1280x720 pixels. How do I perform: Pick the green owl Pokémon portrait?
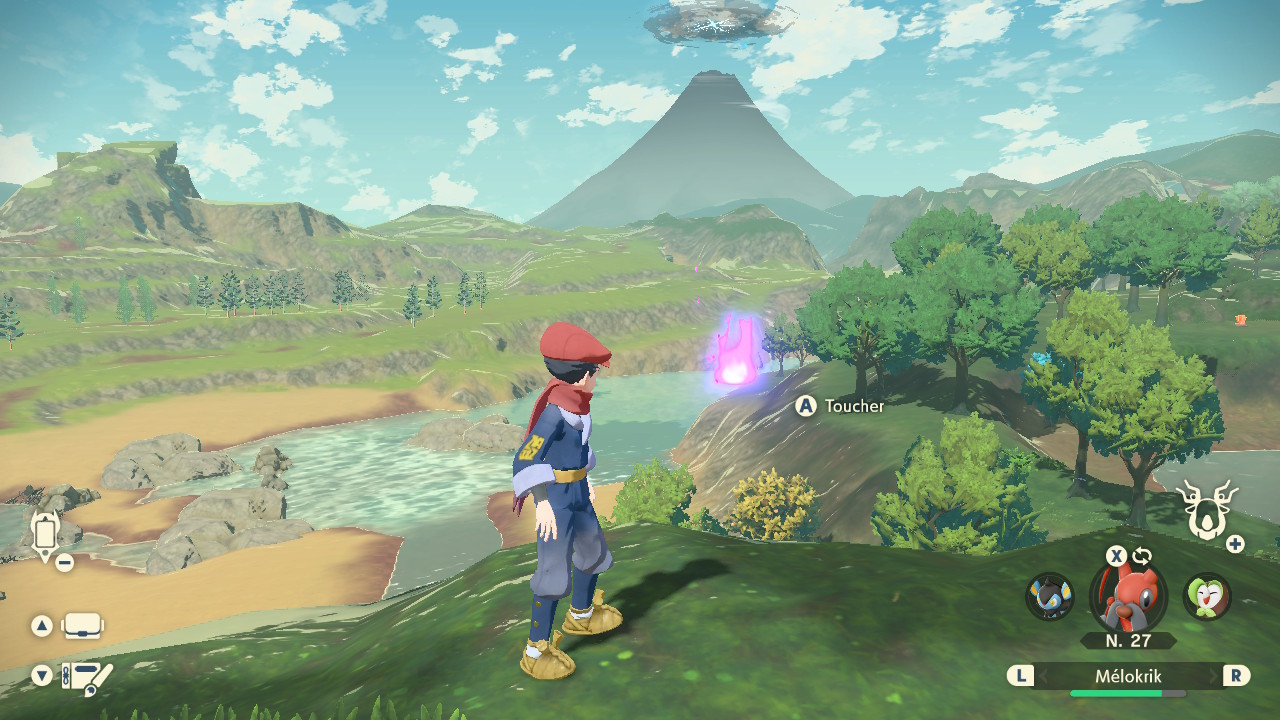[x=1206, y=595]
